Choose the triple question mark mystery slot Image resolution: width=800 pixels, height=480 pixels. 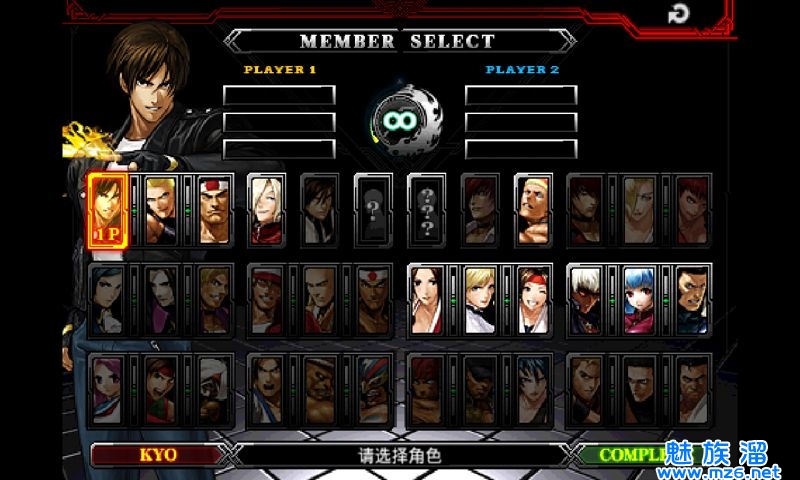pos(427,210)
